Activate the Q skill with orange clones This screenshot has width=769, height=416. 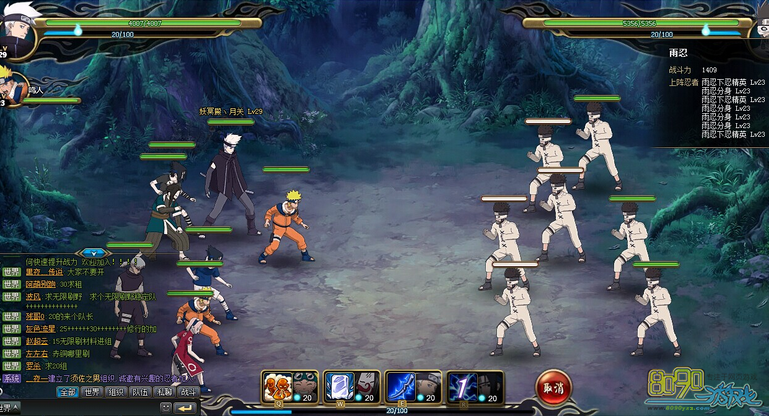pos(277,386)
